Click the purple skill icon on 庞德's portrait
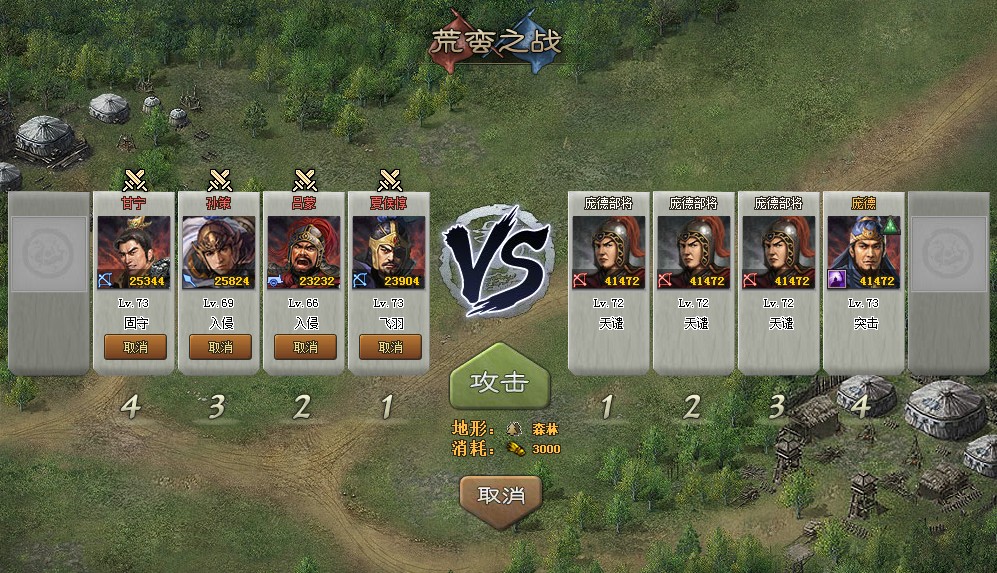Image resolution: width=997 pixels, height=573 pixels. (x=837, y=280)
